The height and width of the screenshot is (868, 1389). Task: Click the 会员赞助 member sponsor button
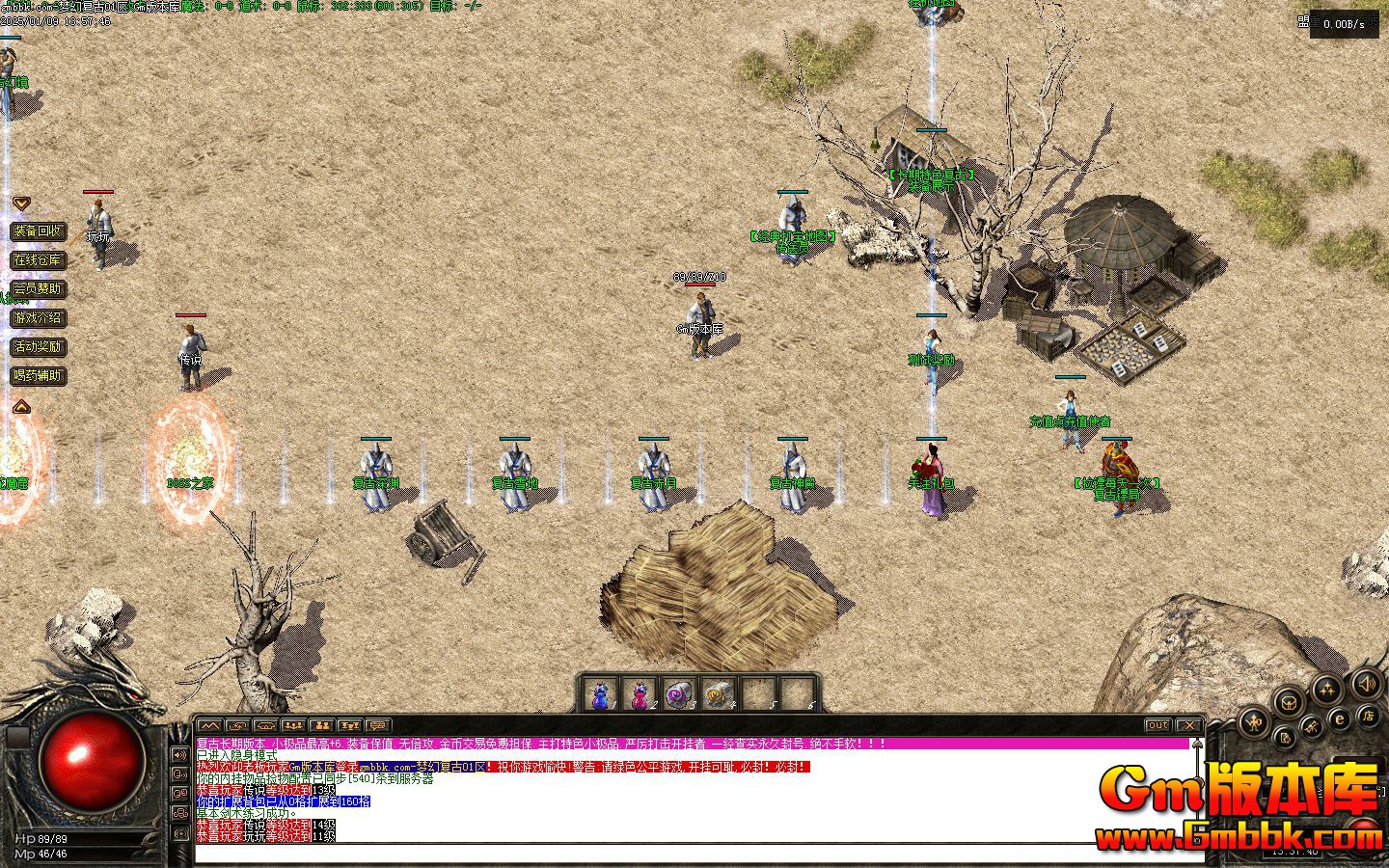(x=38, y=288)
